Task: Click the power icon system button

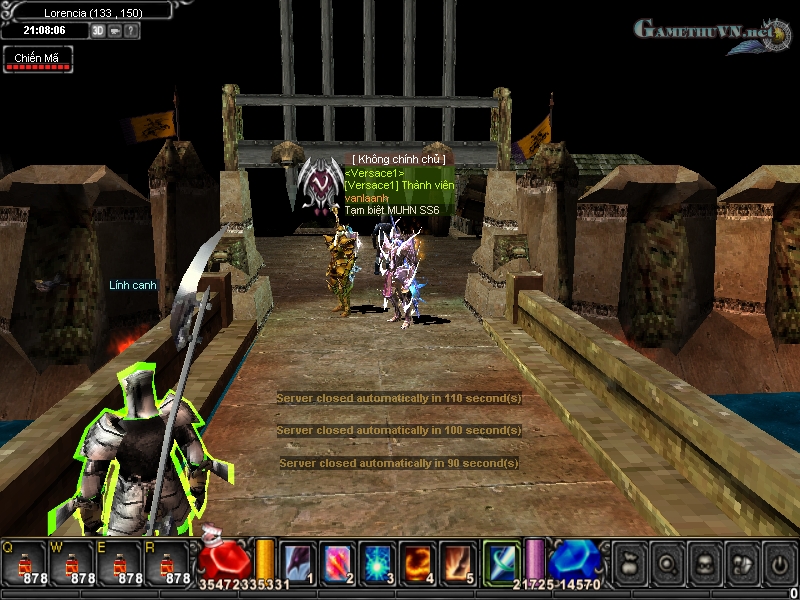Action: click(x=777, y=563)
